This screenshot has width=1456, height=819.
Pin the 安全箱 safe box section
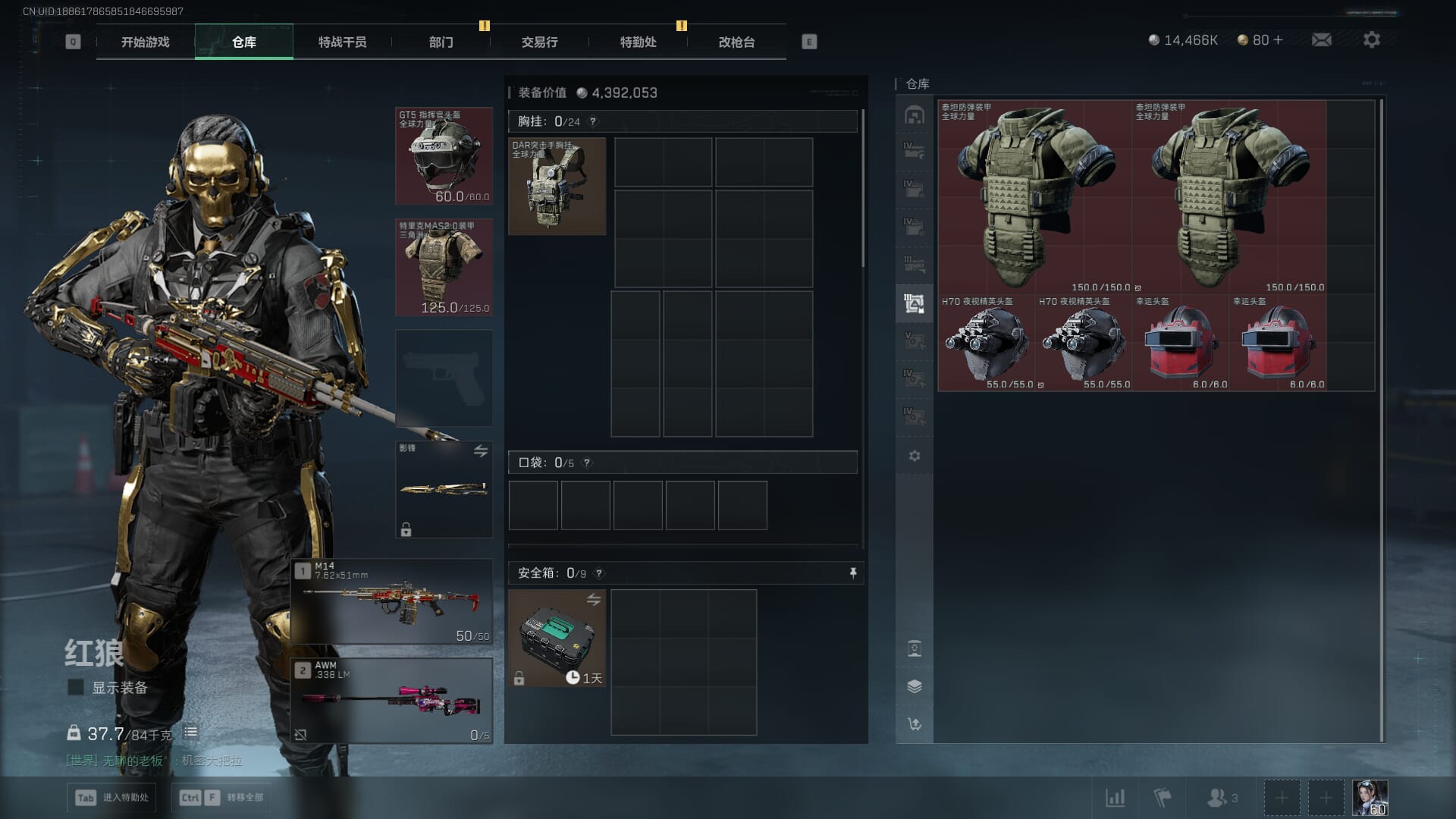tap(853, 573)
